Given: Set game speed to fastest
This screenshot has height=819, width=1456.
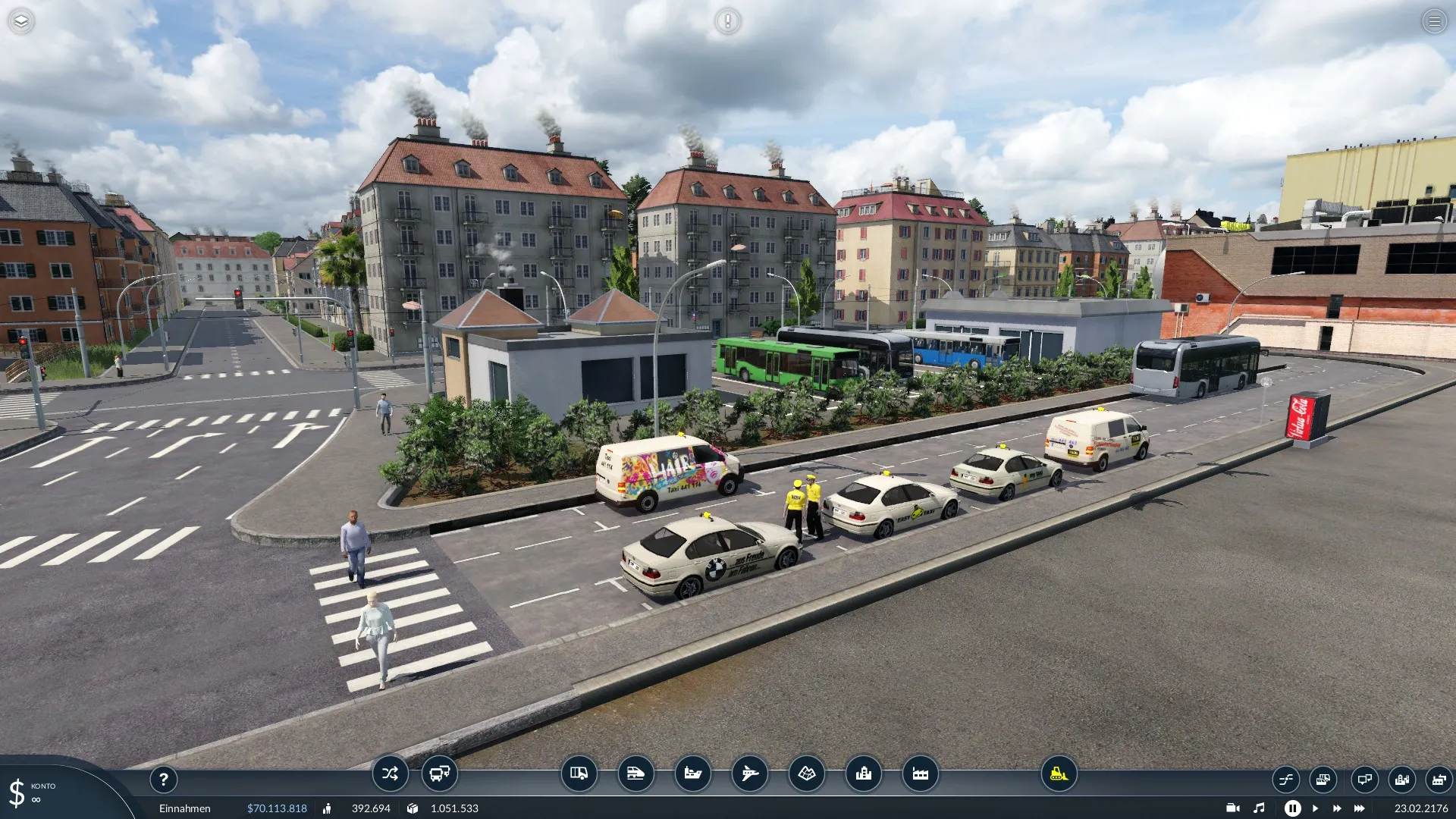Looking at the screenshot, I should [1360, 808].
